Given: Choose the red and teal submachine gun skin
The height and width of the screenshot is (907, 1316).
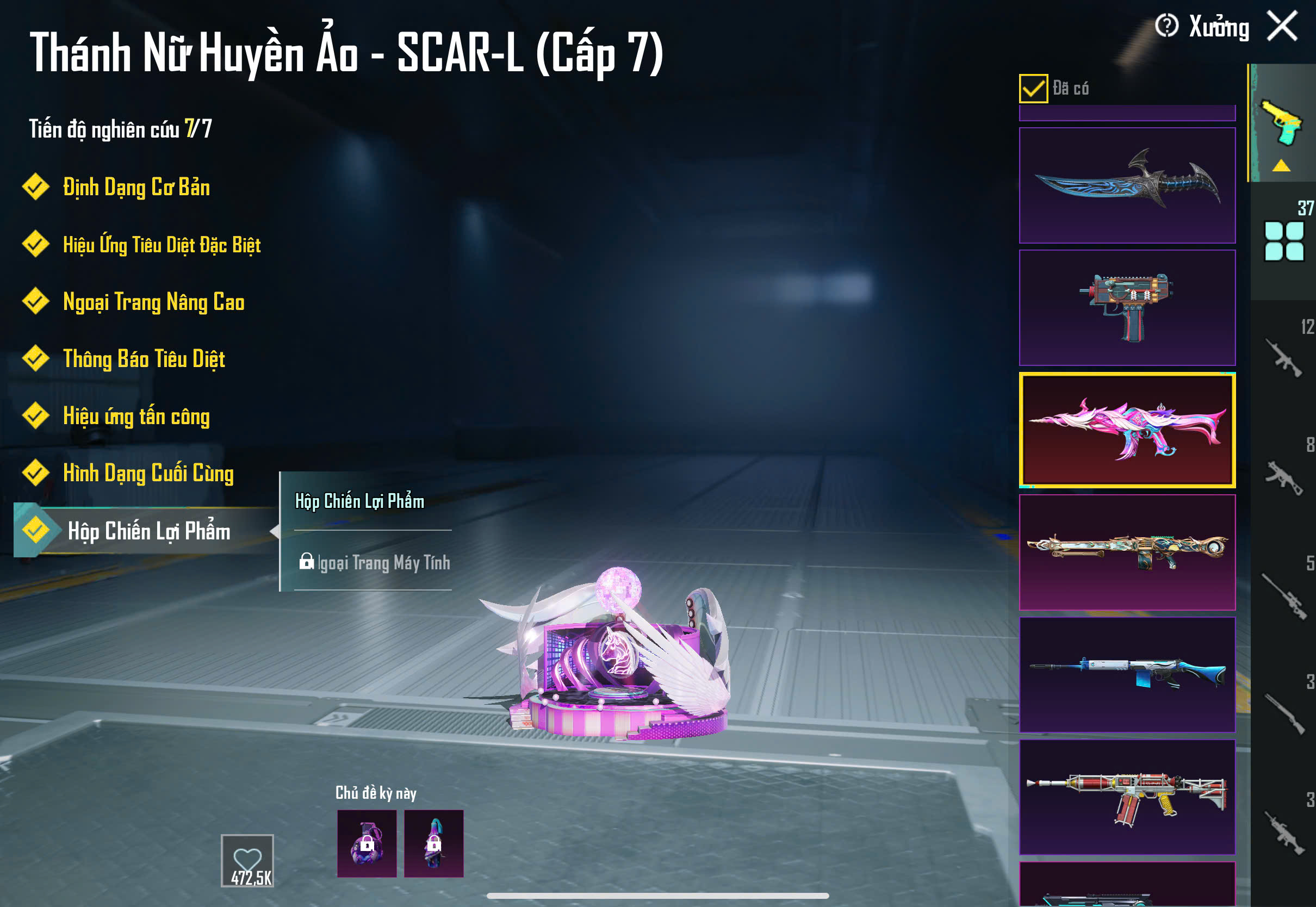Looking at the screenshot, I should click(1127, 307).
